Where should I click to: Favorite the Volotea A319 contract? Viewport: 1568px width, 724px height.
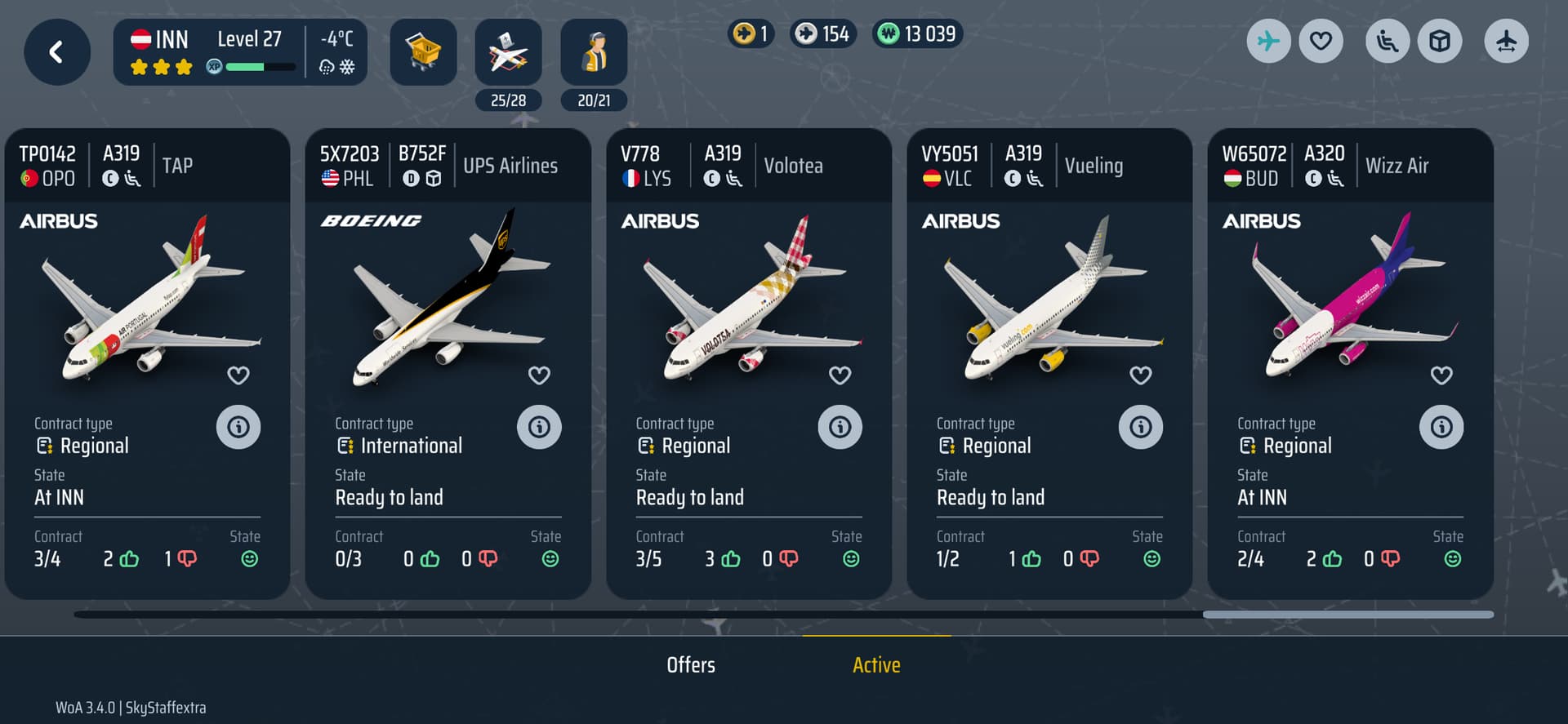tap(840, 375)
